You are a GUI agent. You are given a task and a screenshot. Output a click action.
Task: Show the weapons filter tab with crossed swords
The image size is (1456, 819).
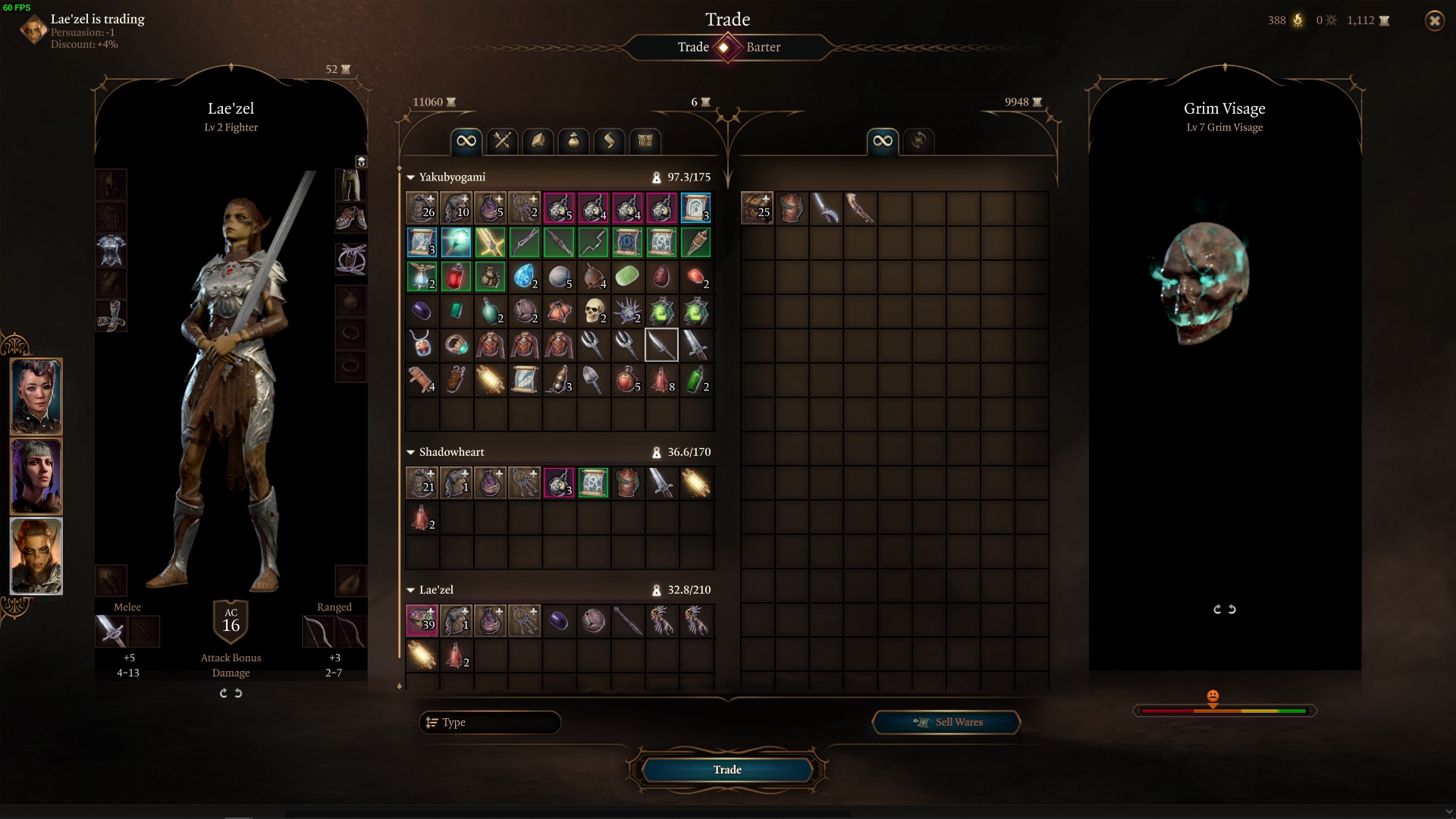[502, 141]
